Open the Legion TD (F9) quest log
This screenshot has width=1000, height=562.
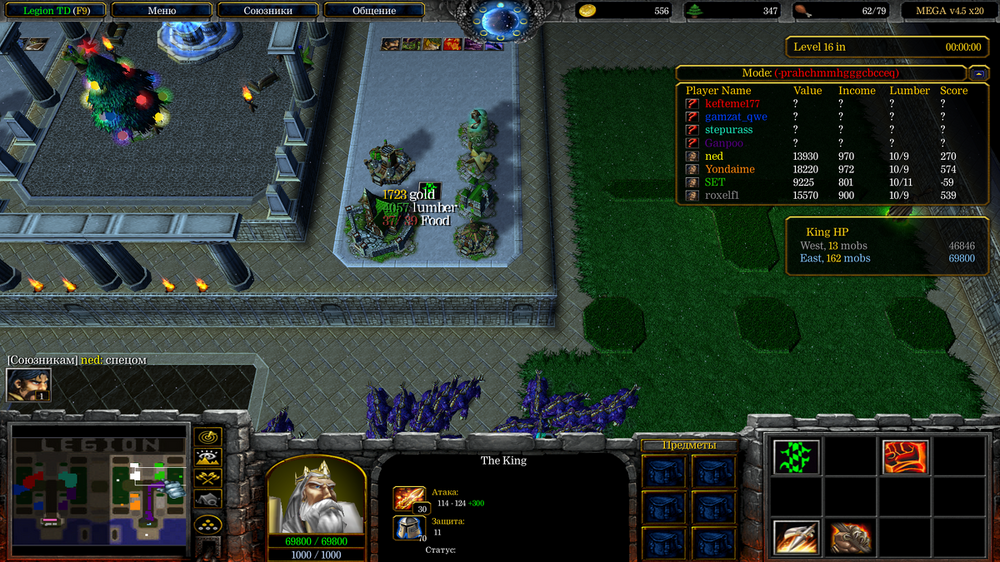(x=54, y=11)
